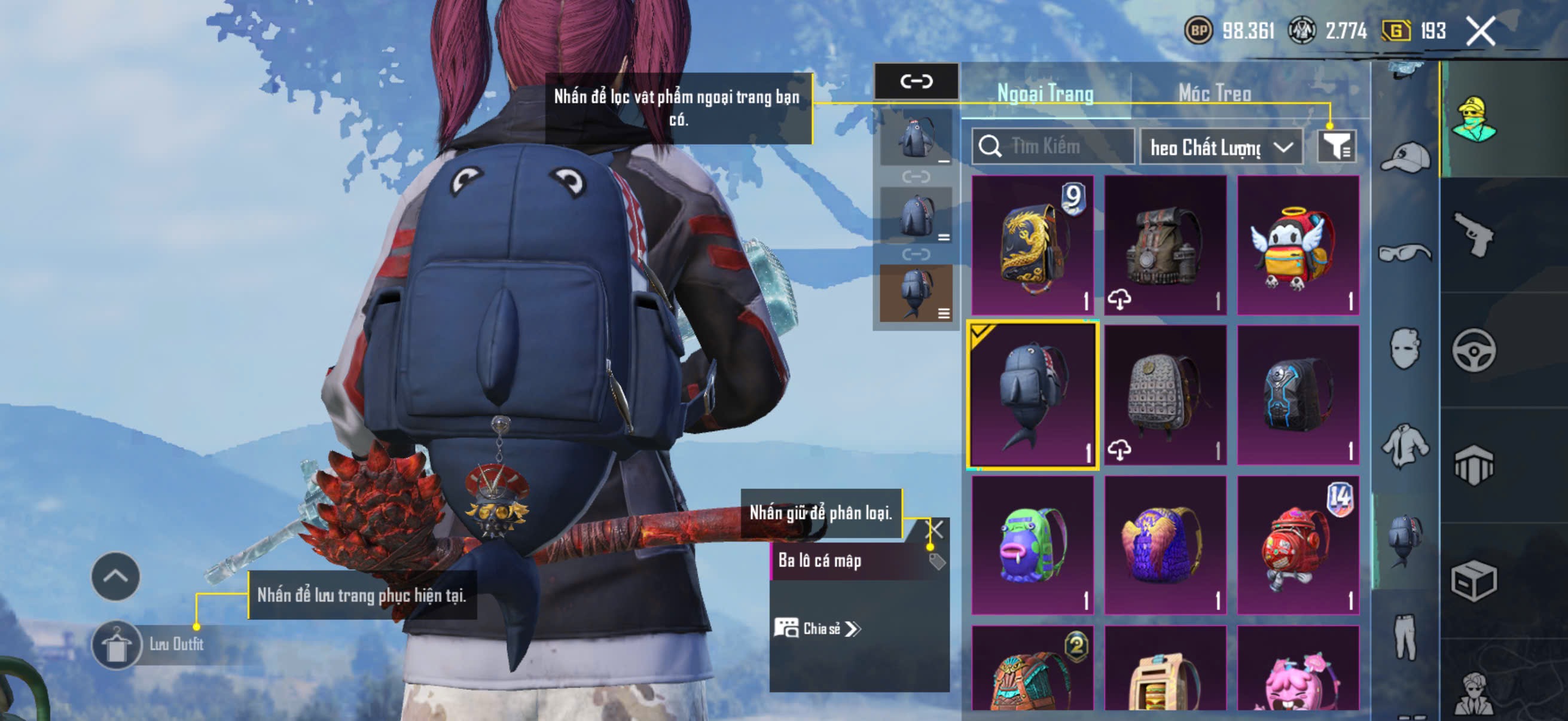Image resolution: width=1568 pixels, height=721 pixels.
Task: Select the equipped shark backpack tile
Action: [x=1032, y=396]
